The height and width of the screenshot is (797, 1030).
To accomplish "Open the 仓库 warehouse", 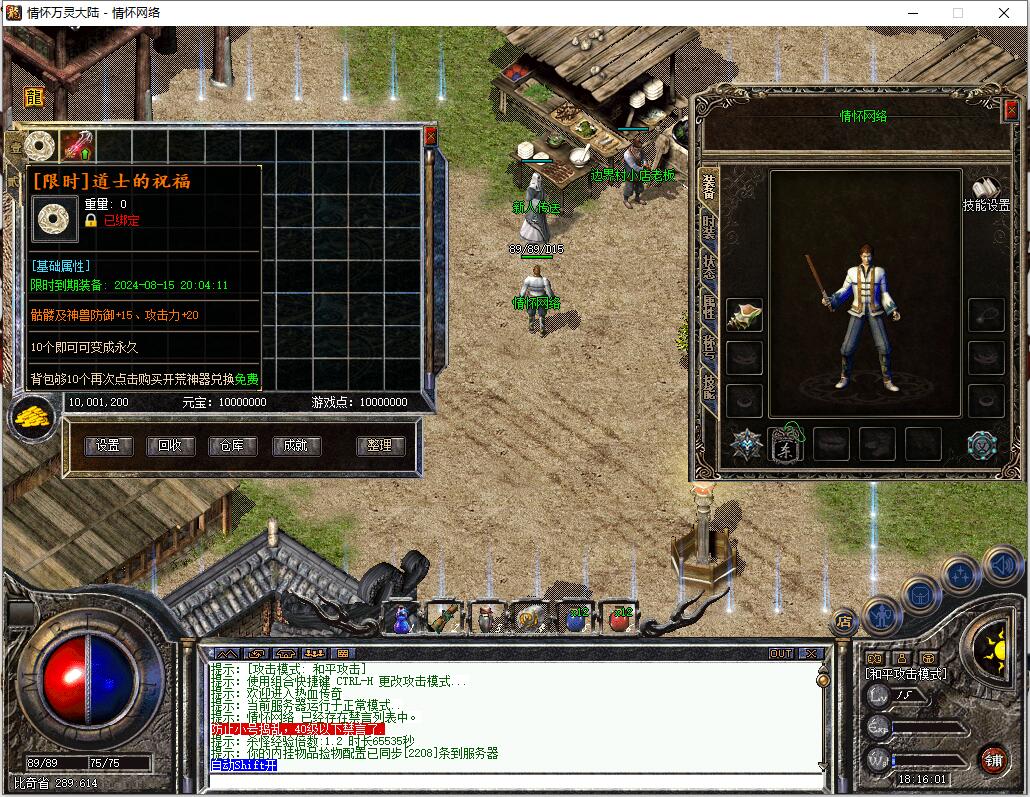I will click(232, 446).
